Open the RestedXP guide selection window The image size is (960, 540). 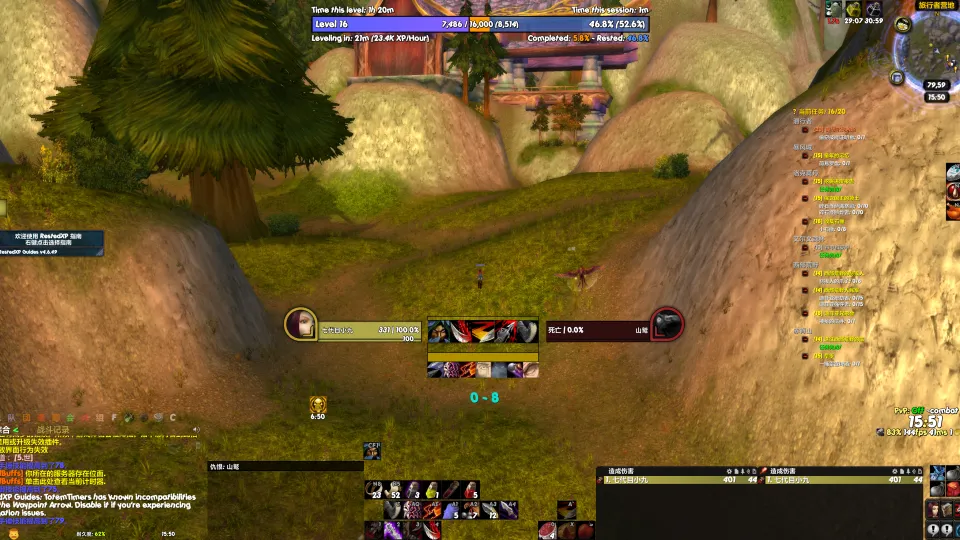[x=50, y=241]
